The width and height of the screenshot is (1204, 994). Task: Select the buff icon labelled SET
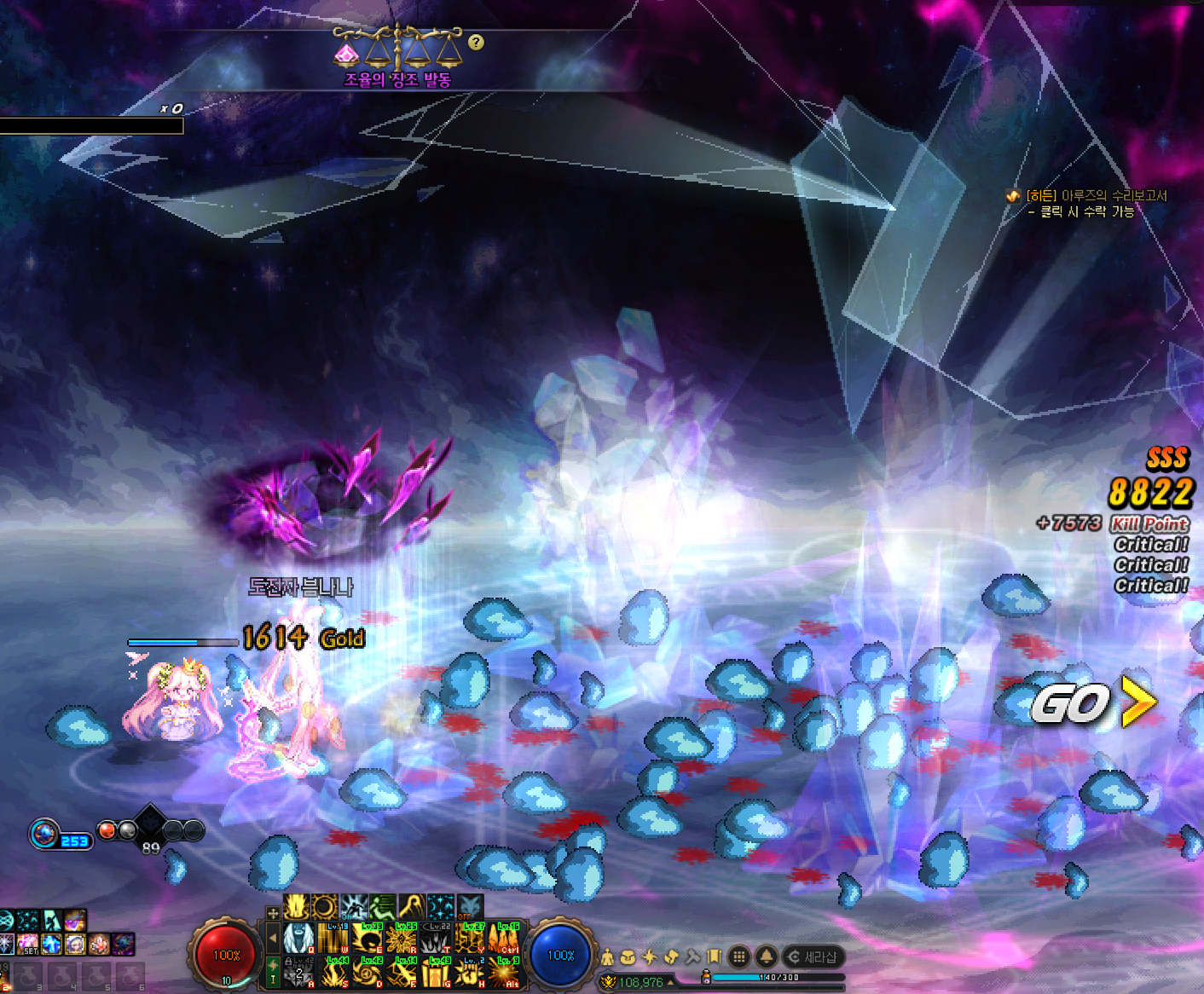[29, 944]
